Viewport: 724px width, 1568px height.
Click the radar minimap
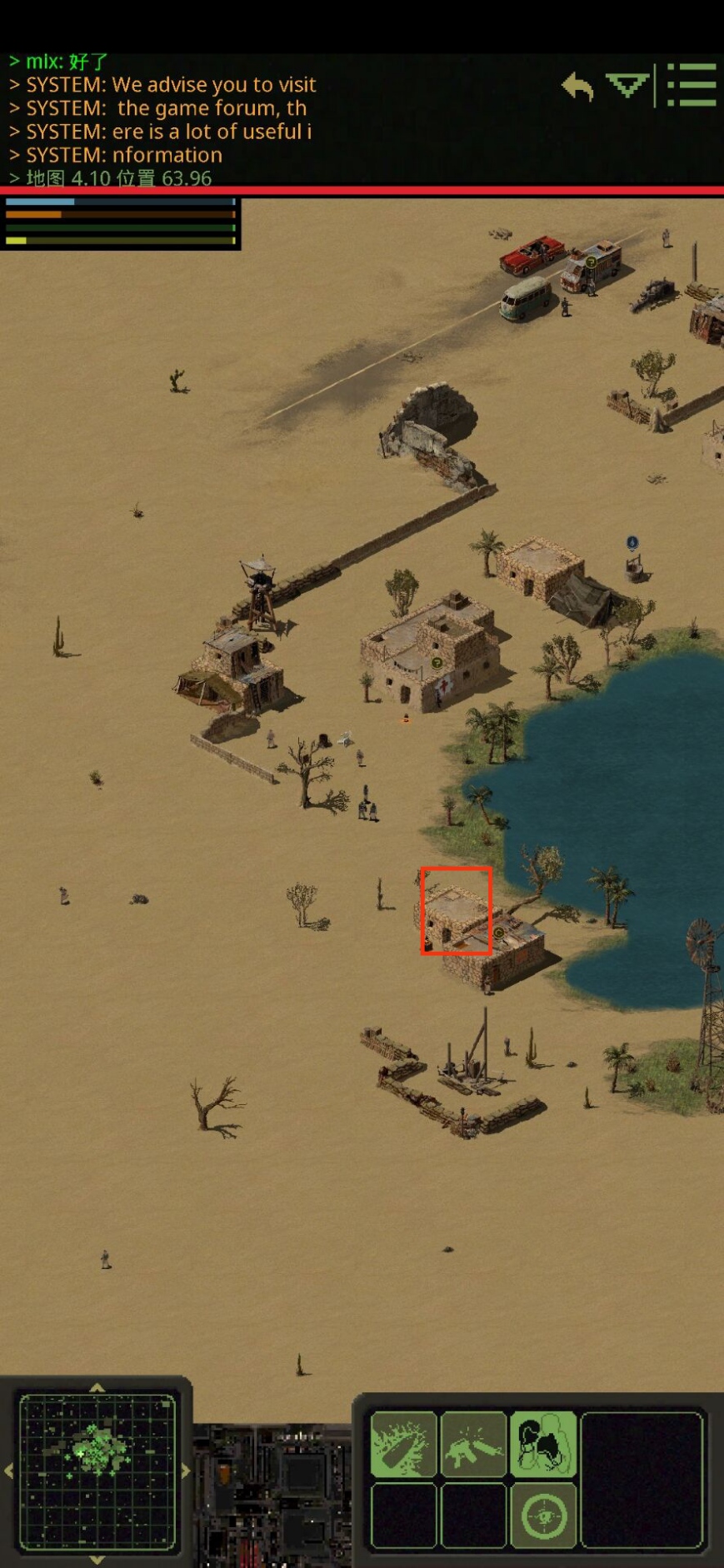[97, 1471]
